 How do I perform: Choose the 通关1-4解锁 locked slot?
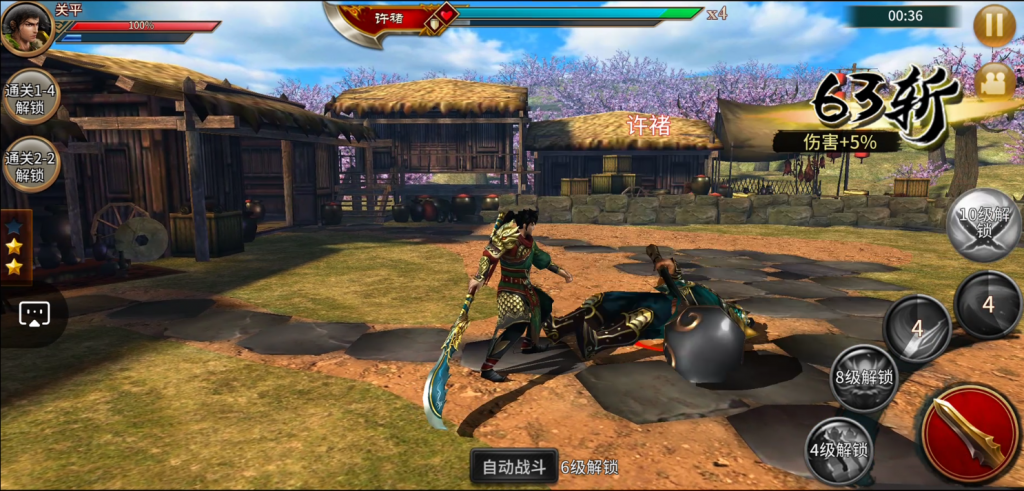pyautogui.click(x=30, y=97)
